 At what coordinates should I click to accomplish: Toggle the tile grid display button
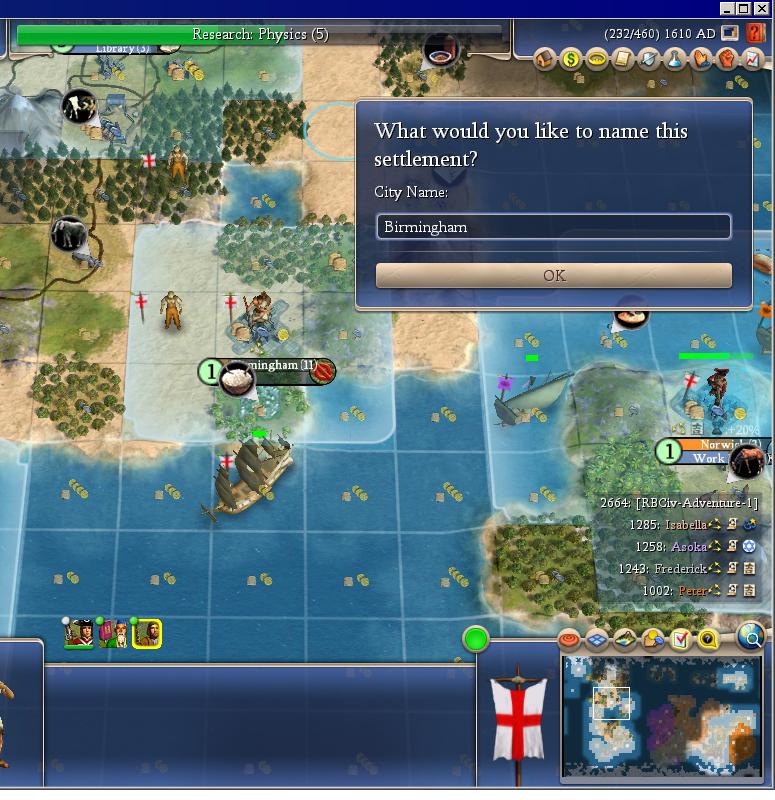click(x=597, y=639)
